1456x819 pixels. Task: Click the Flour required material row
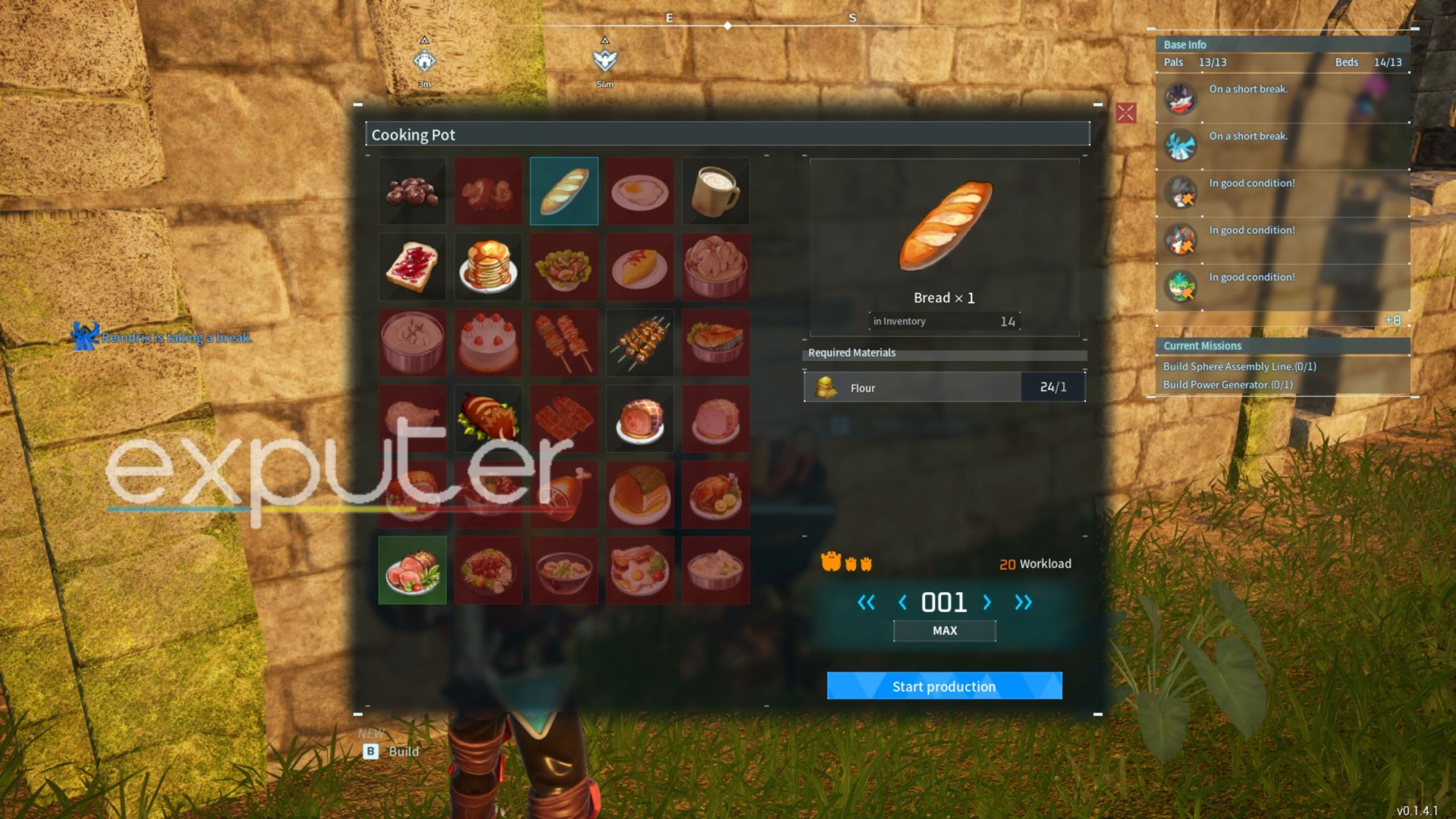pyautogui.click(x=944, y=387)
